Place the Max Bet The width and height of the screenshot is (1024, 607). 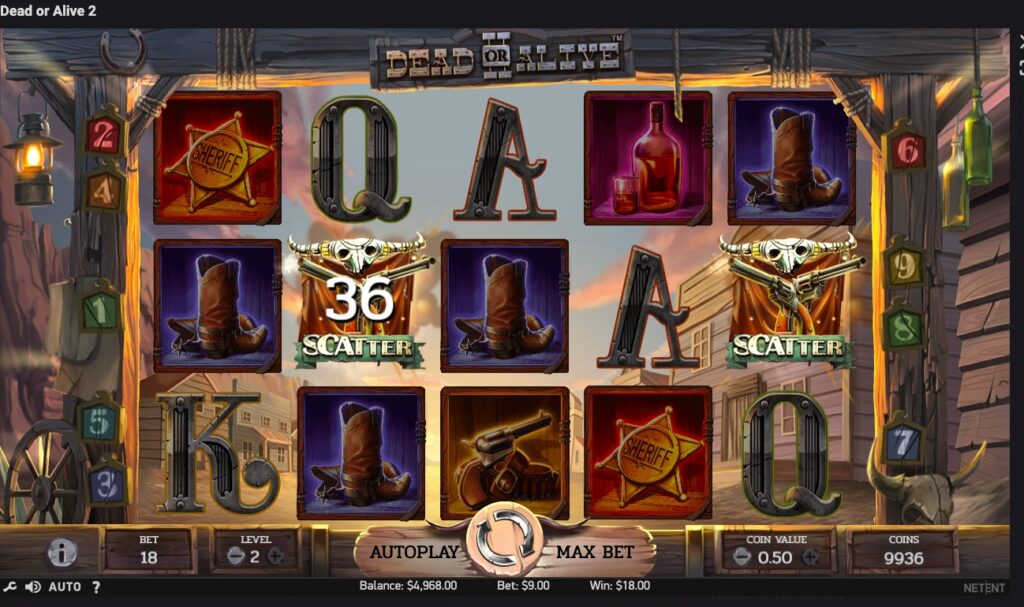pos(594,551)
